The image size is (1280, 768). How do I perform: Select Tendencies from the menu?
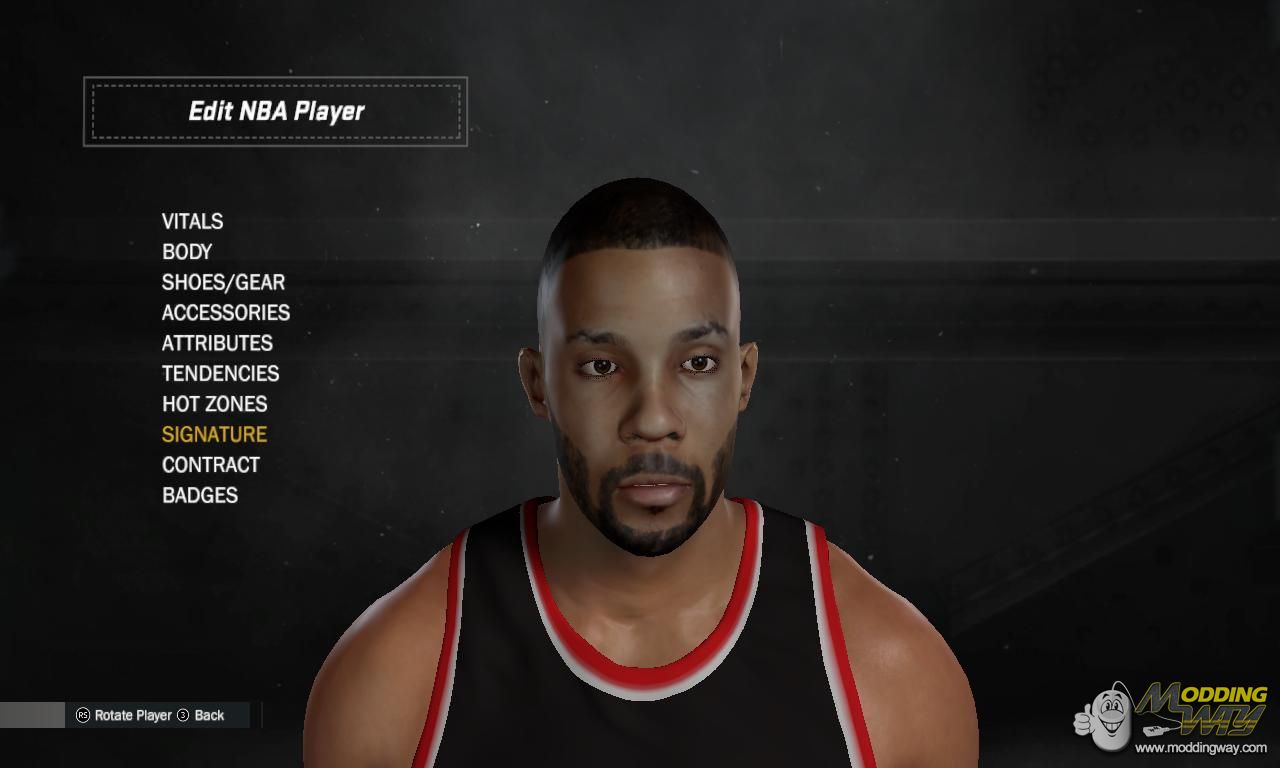point(220,374)
